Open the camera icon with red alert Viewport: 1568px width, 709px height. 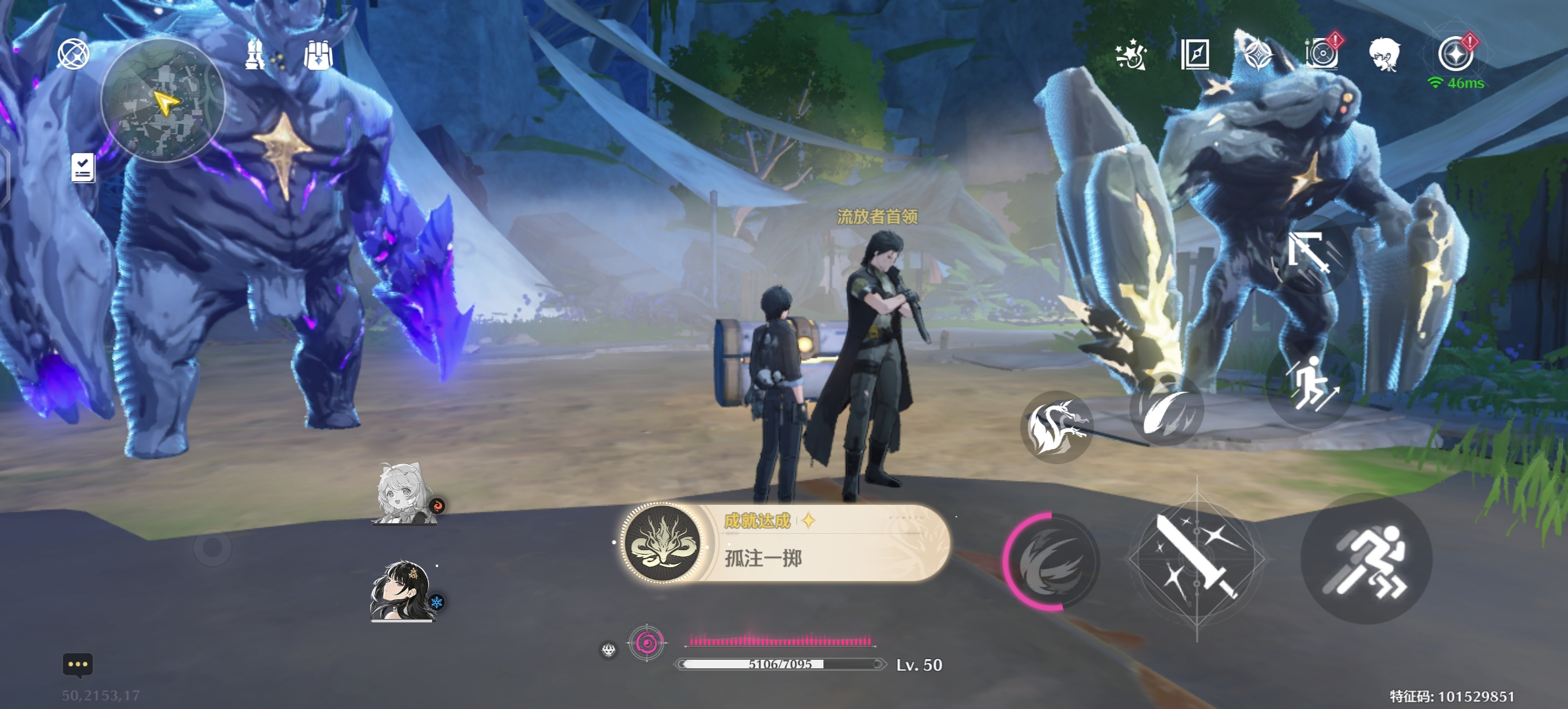tap(1322, 53)
